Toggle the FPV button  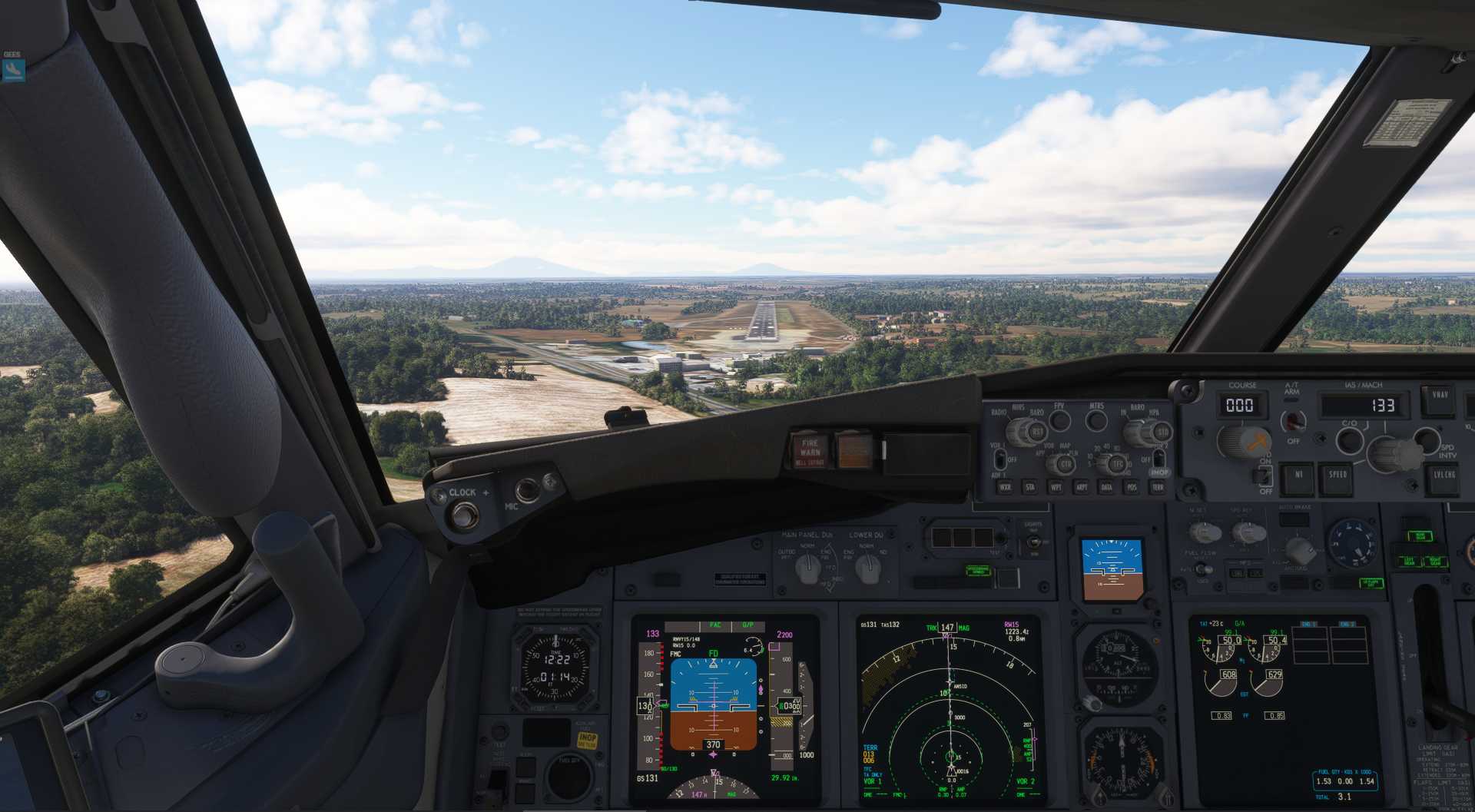1059,420
